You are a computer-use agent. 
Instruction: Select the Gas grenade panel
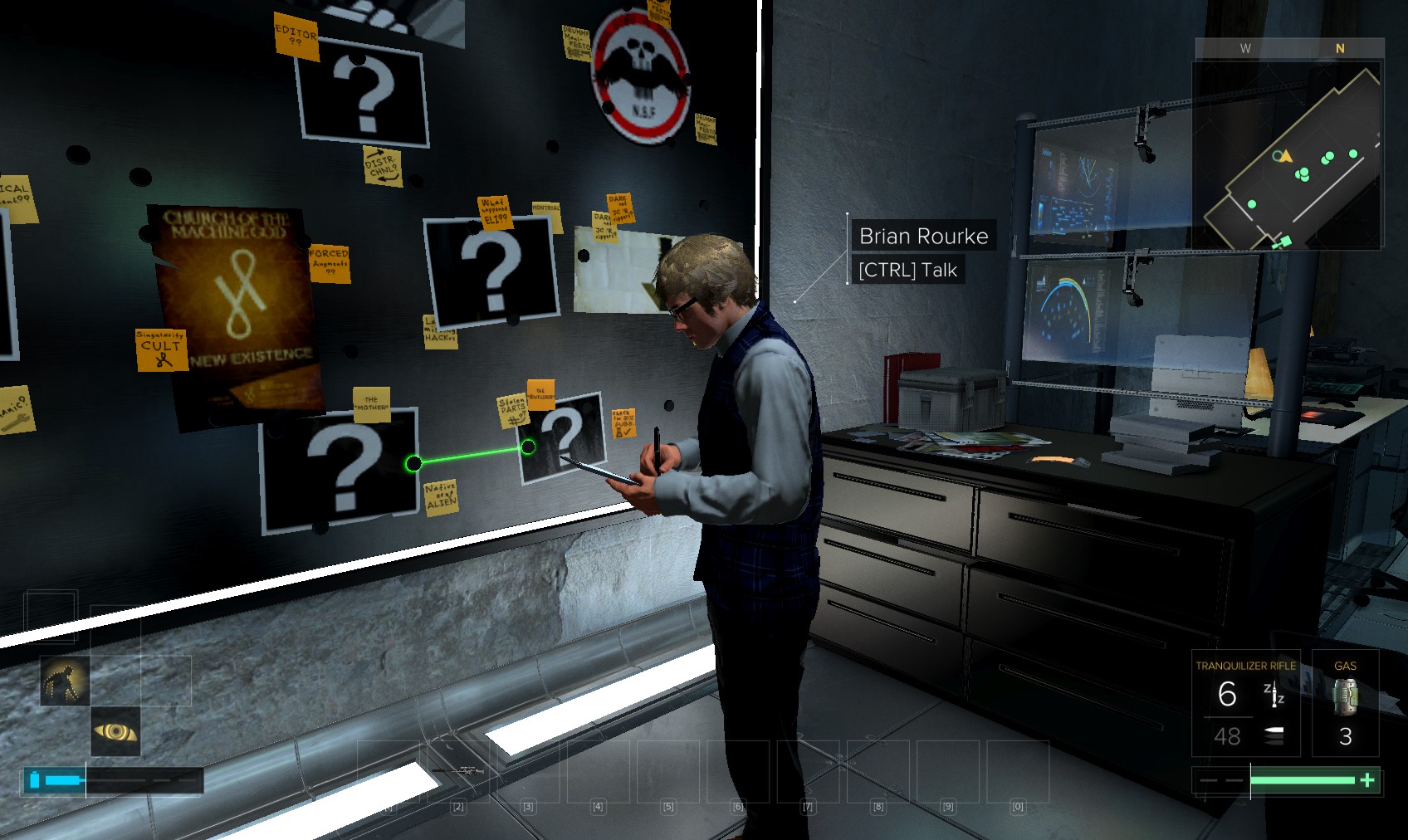[x=1345, y=702]
